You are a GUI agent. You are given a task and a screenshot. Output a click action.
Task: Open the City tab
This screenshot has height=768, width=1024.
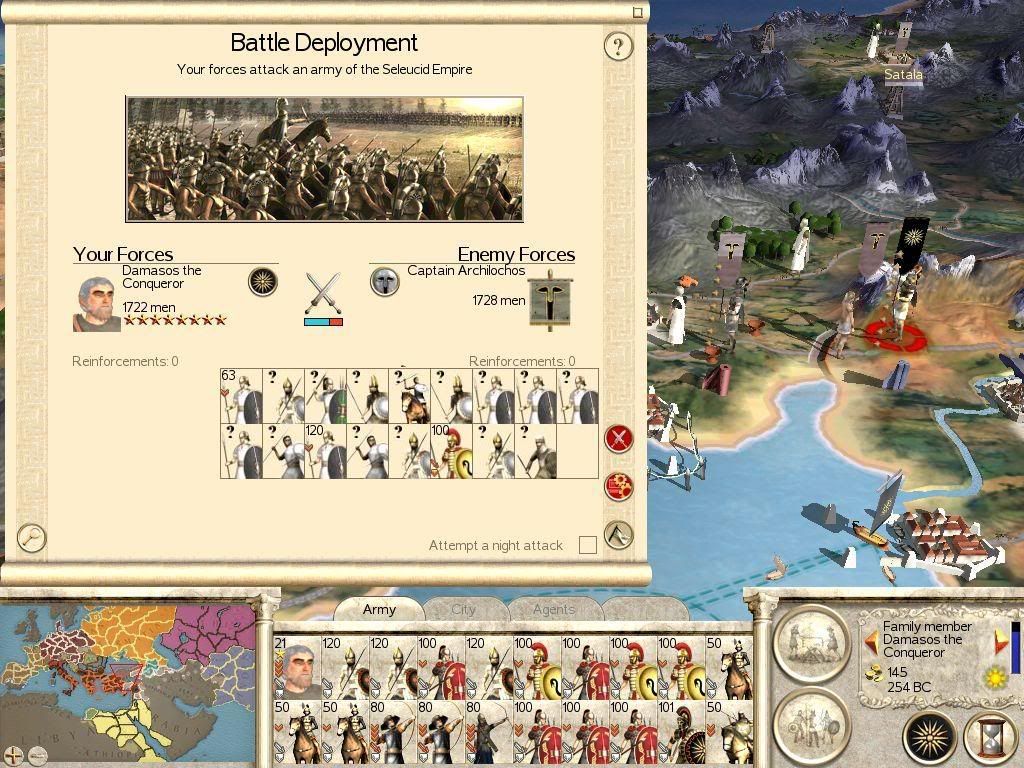pyautogui.click(x=463, y=609)
